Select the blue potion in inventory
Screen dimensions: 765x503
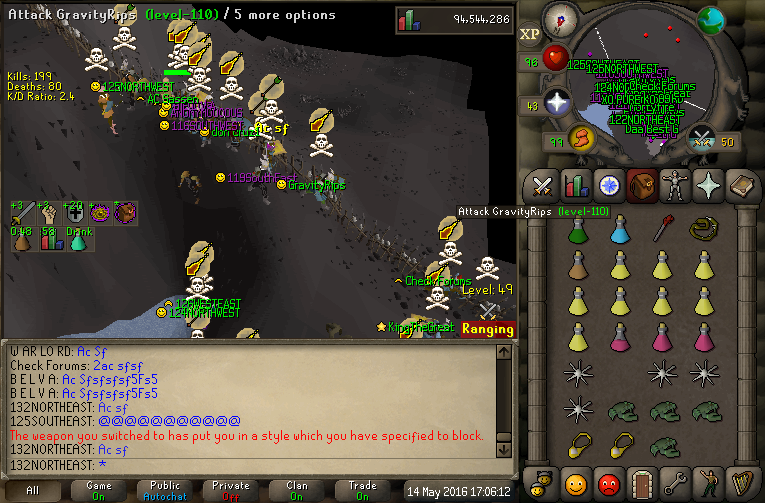(619, 231)
